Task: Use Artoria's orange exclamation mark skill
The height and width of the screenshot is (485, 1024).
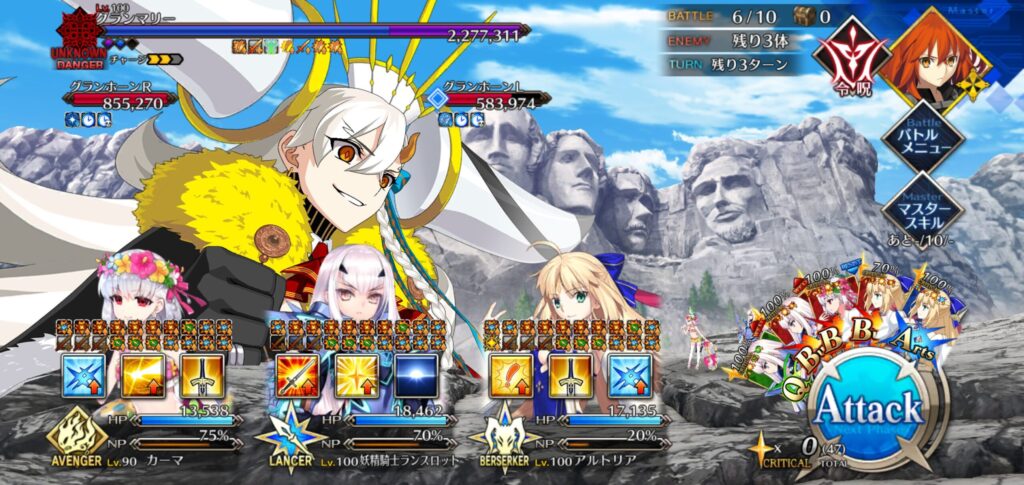Action: (510, 373)
